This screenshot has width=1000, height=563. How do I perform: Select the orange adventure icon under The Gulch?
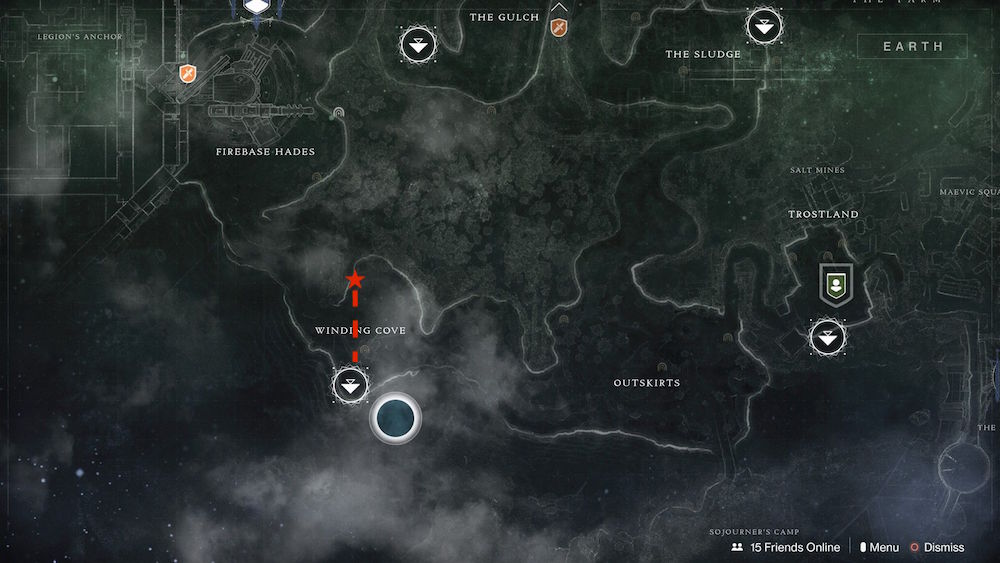559,26
